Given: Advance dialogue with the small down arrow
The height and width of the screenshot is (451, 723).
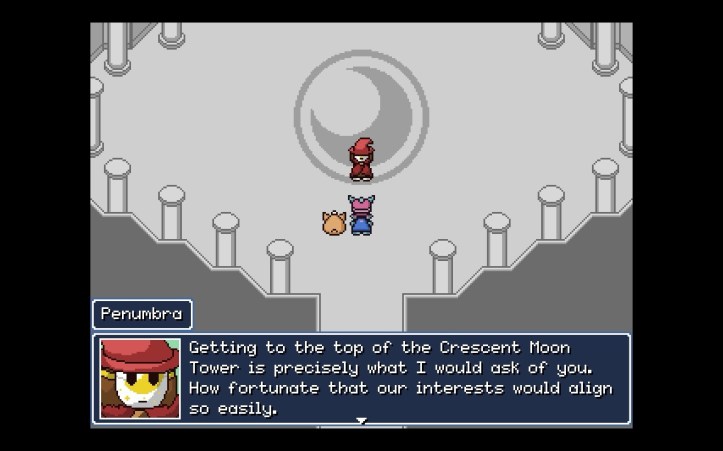Looking at the screenshot, I should click(x=362, y=421).
